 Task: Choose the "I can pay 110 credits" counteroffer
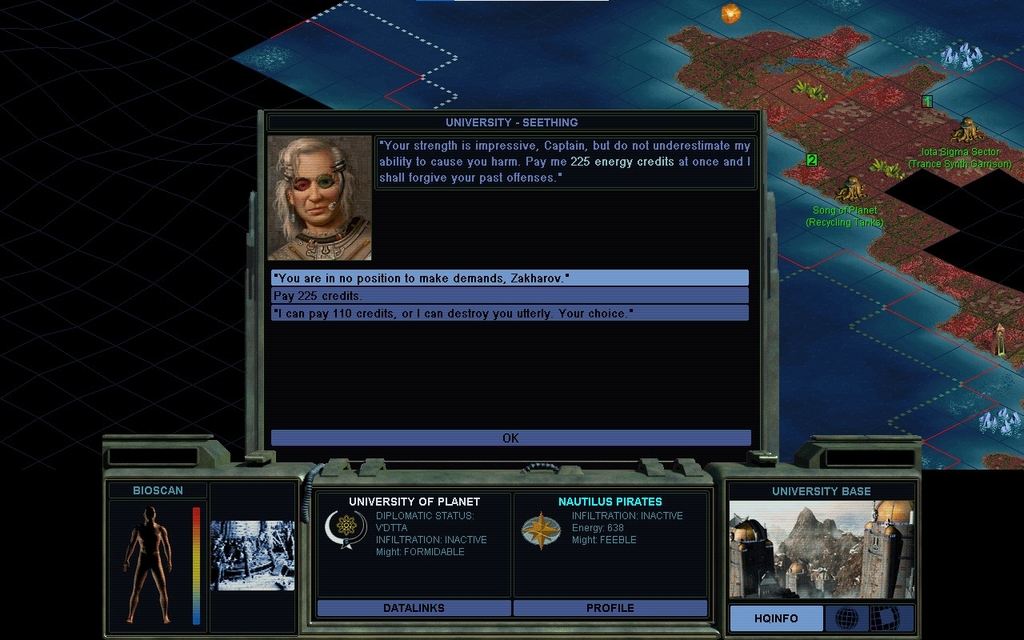tap(509, 313)
